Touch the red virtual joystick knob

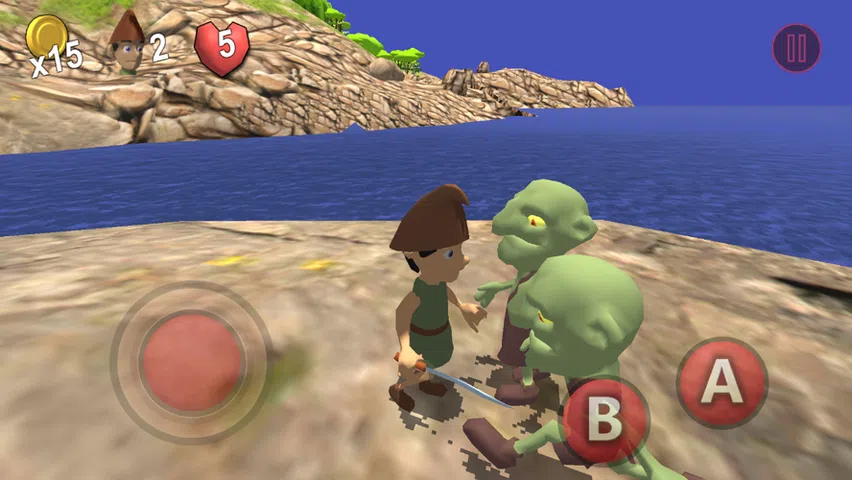(192, 362)
